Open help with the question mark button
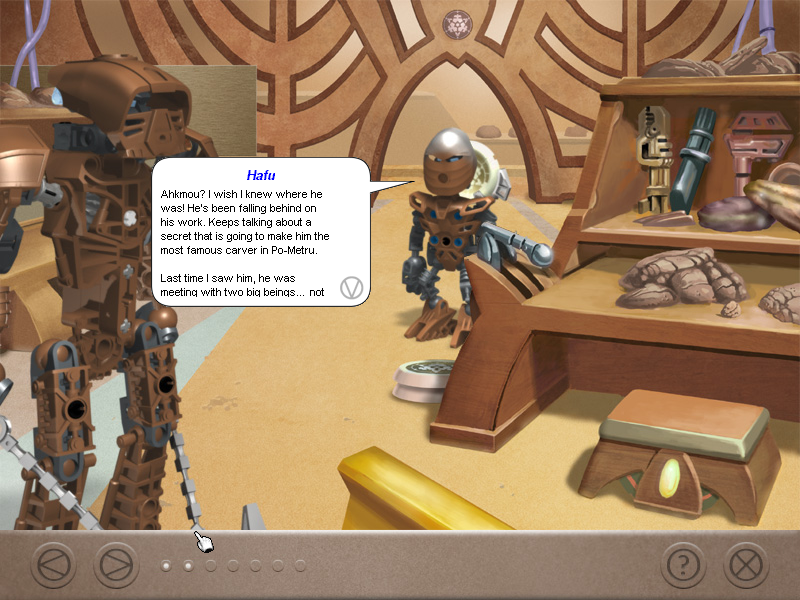The height and width of the screenshot is (600, 800). [683, 566]
